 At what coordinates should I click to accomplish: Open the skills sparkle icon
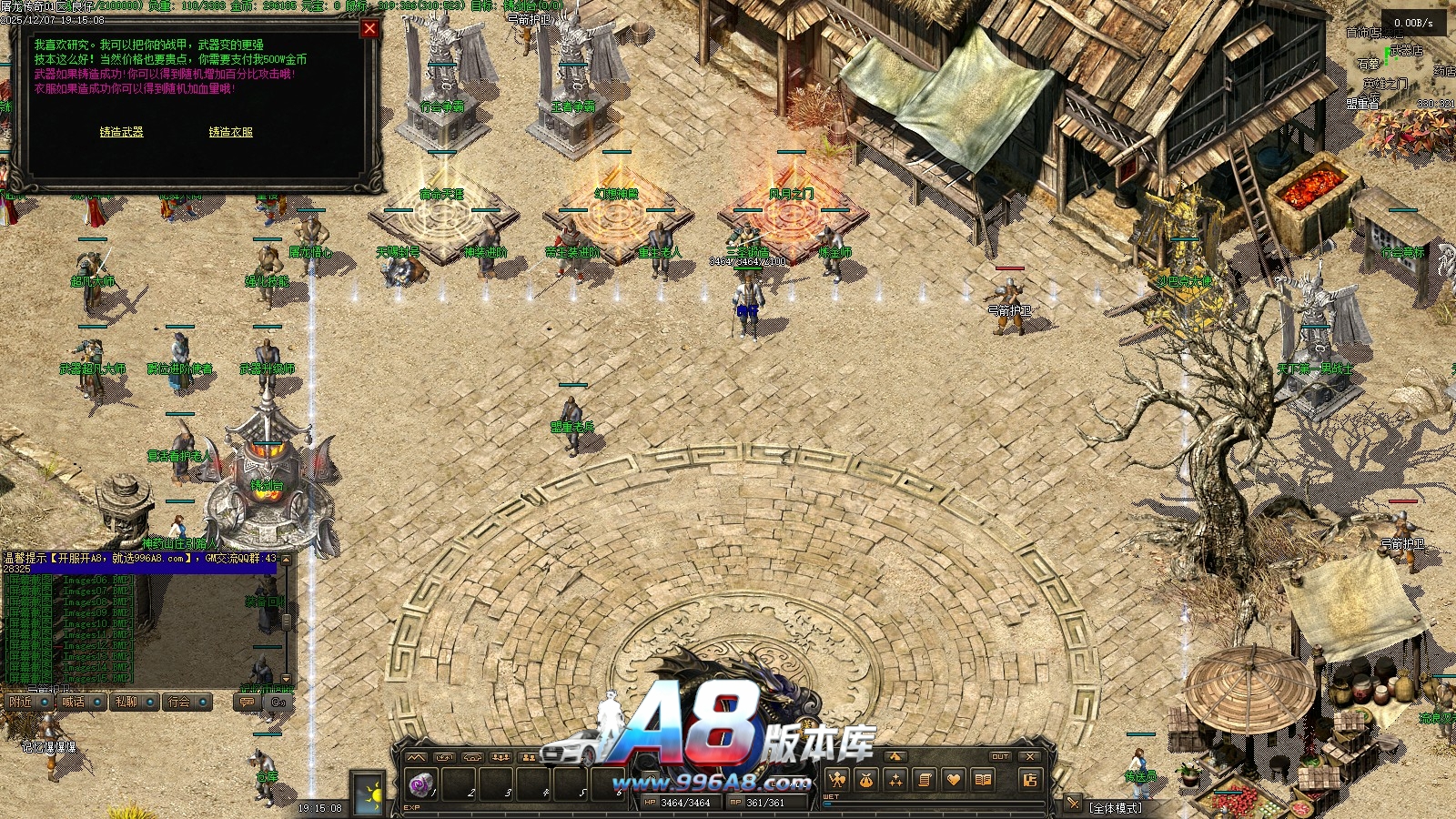pyautogui.click(x=895, y=780)
